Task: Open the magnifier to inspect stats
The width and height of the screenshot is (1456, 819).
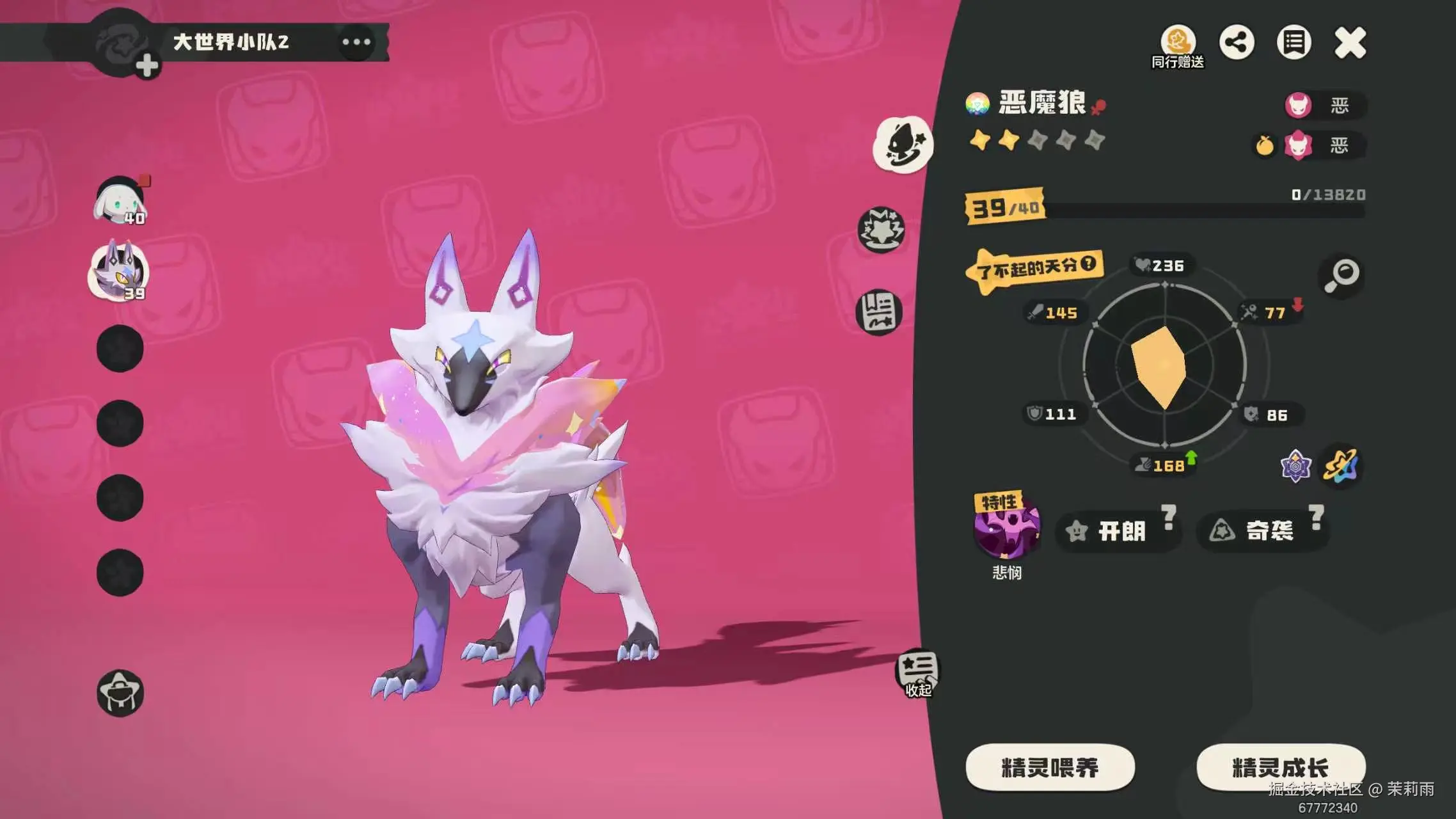Action: (x=1341, y=276)
